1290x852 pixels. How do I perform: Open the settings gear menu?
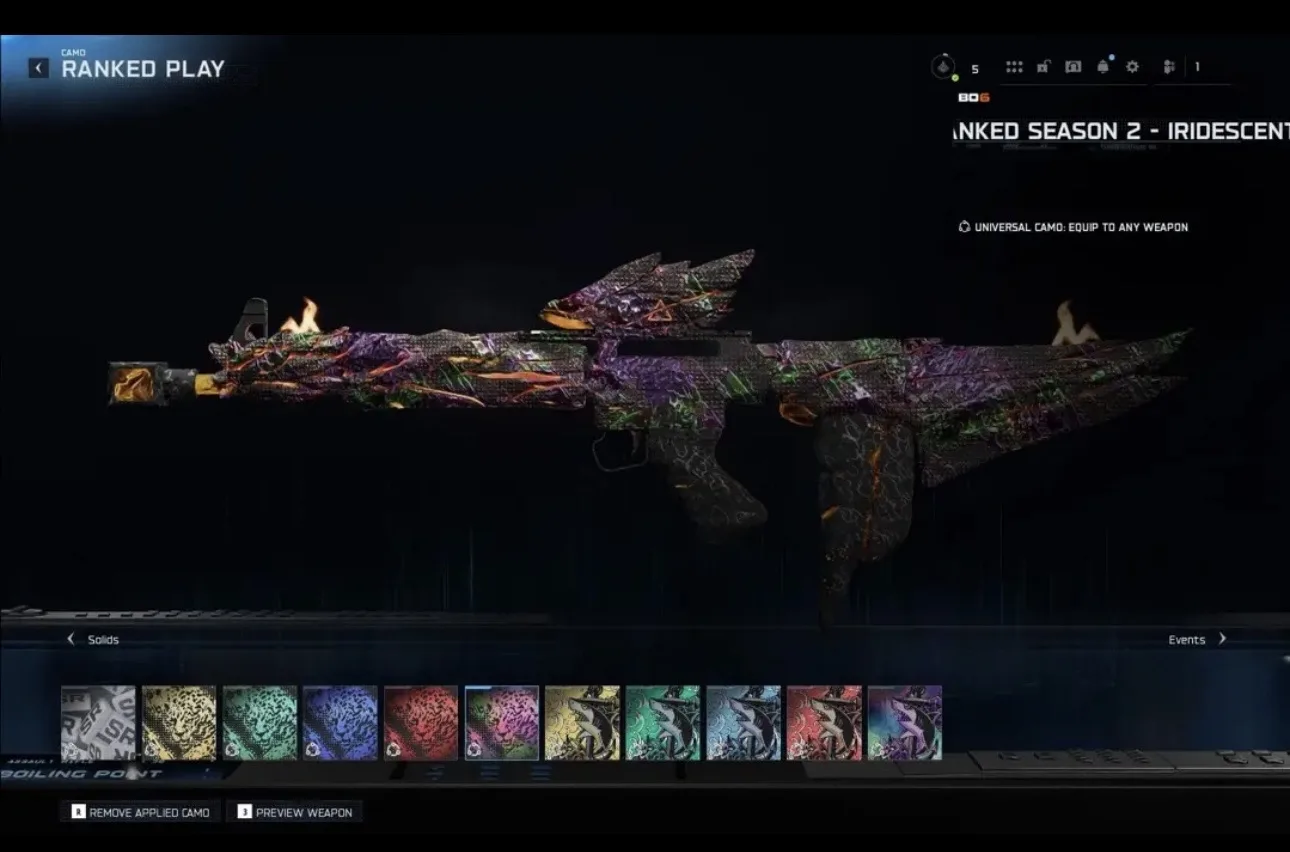tap(1132, 67)
